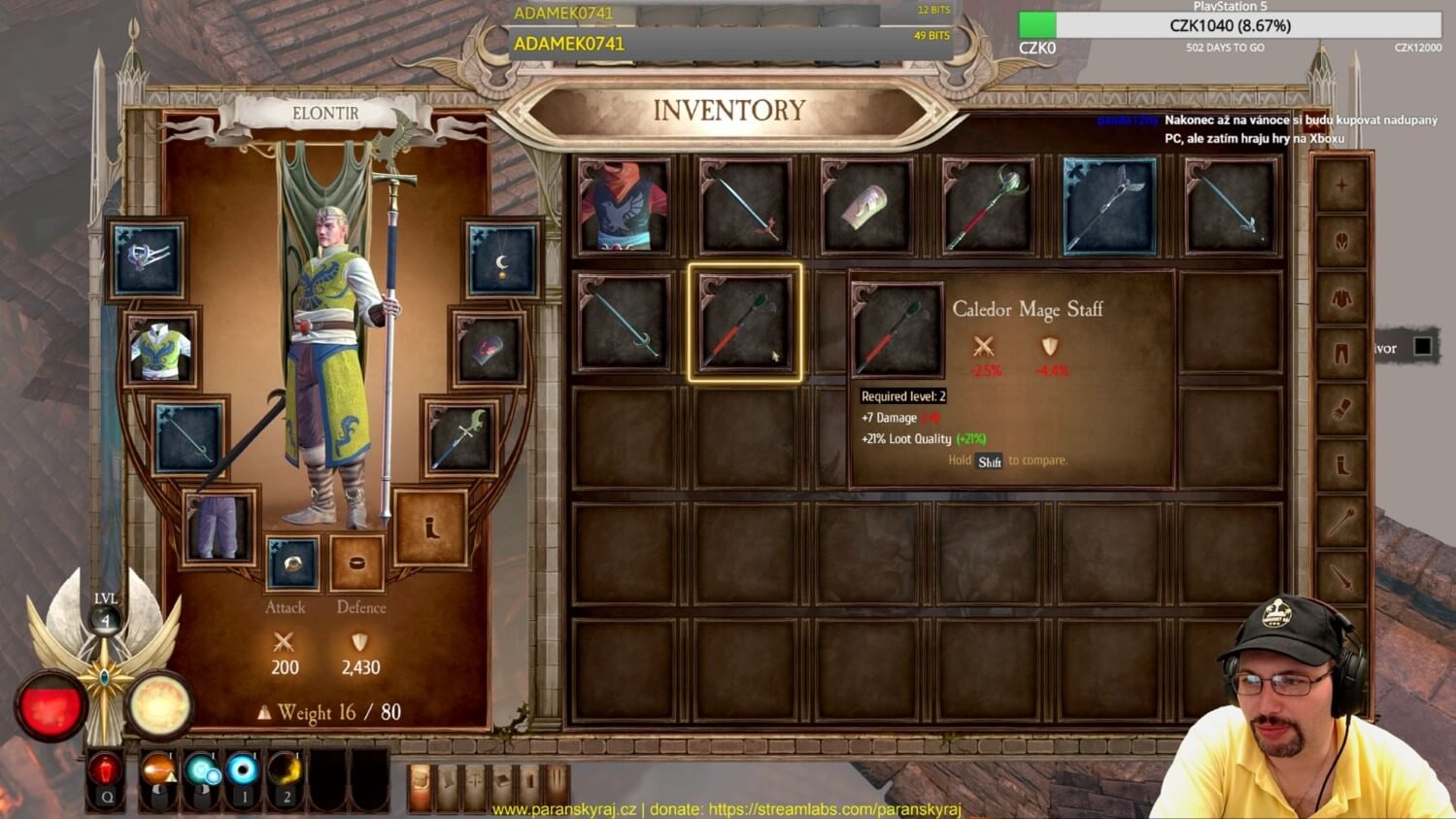Activate the blue eye spell on hotbar
Viewport: 1456px width, 819px height.
(243, 771)
